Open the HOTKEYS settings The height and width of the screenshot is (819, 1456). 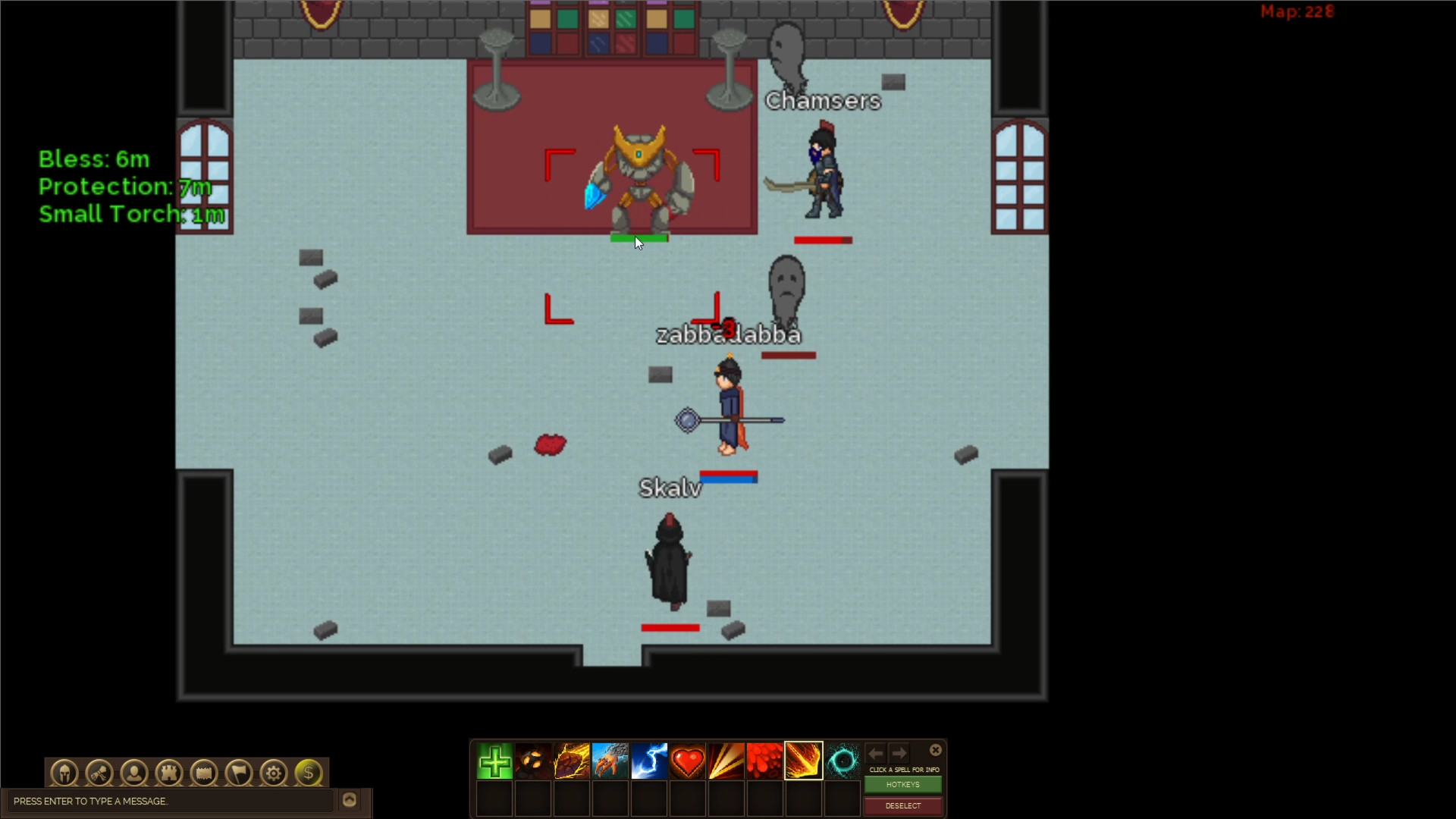point(902,785)
